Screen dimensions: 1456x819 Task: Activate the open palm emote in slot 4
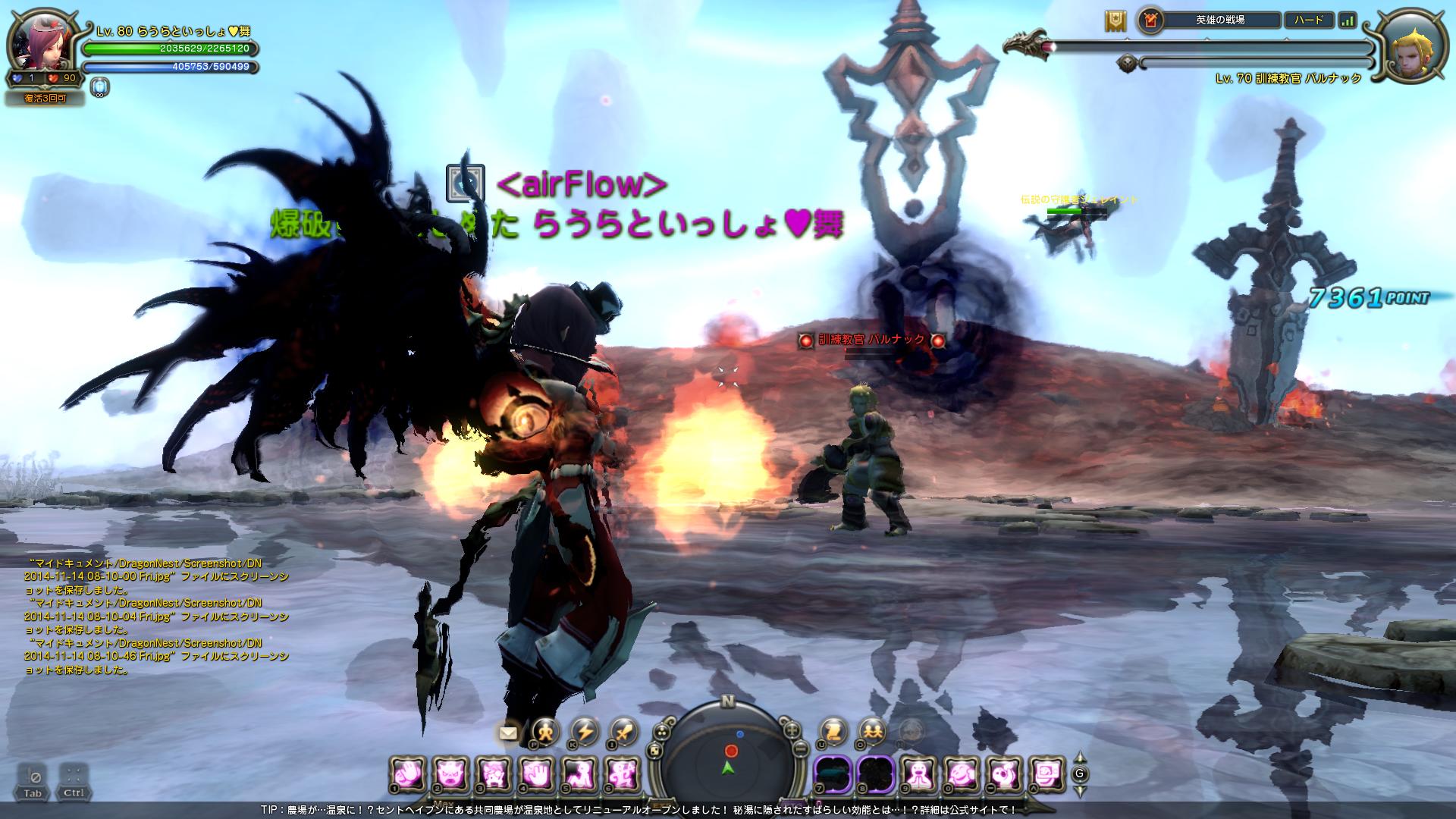click(535, 775)
